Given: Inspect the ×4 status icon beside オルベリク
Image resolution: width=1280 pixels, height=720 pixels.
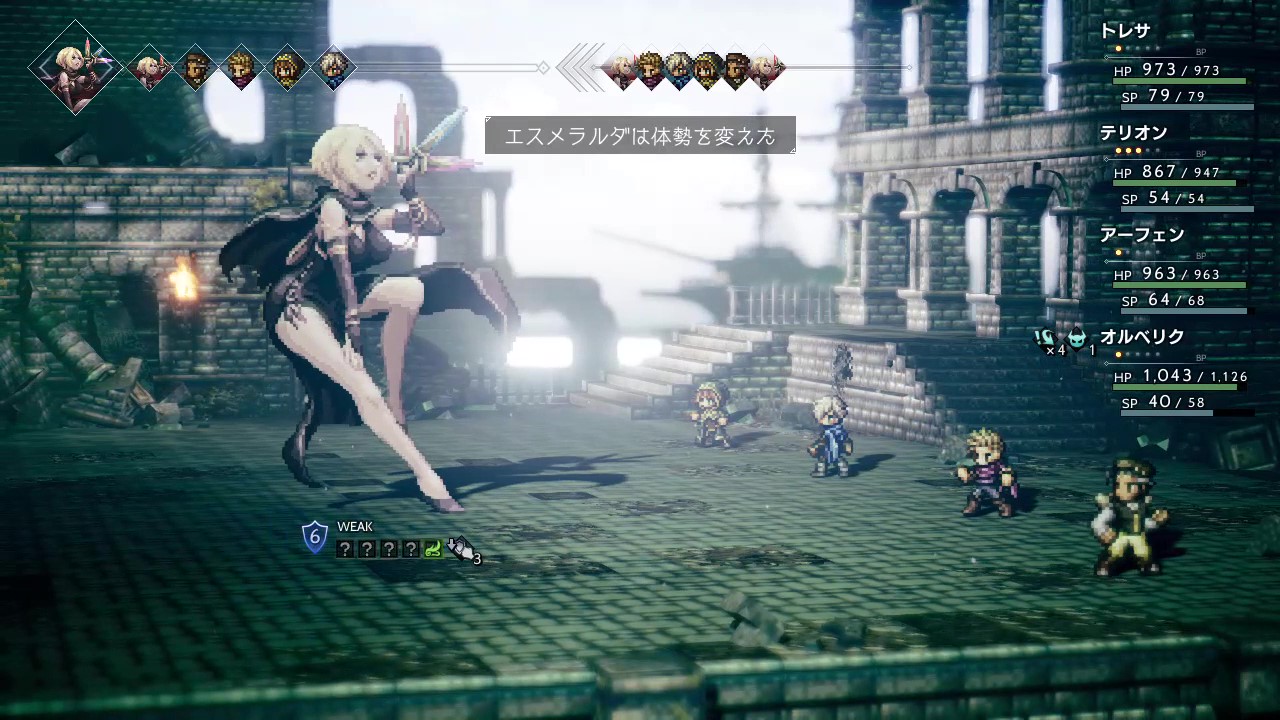Looking at the screenshot, I should (1046, 339).
